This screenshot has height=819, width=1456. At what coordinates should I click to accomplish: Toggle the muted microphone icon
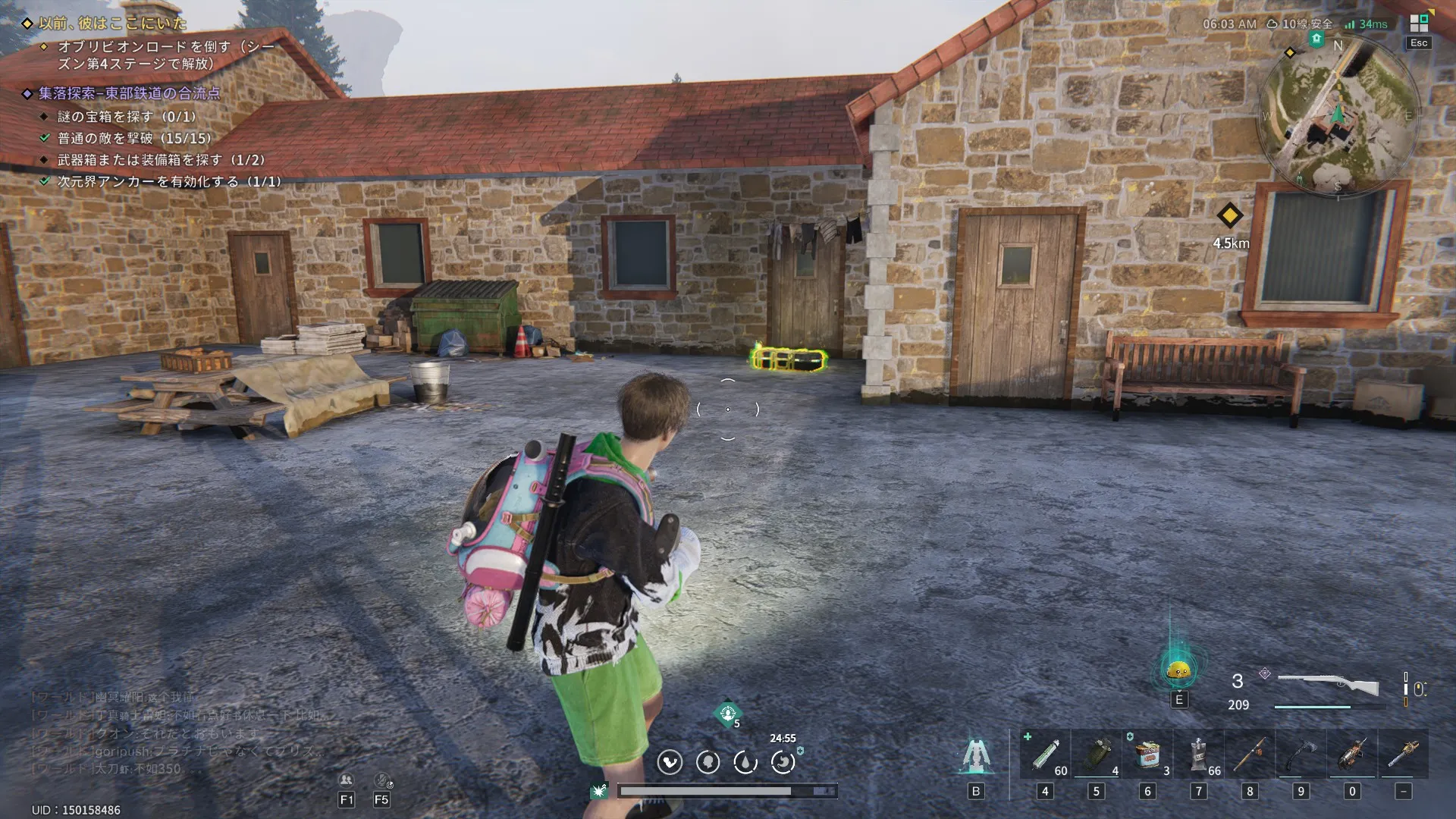pyautogui.click(x=383, y=780)
